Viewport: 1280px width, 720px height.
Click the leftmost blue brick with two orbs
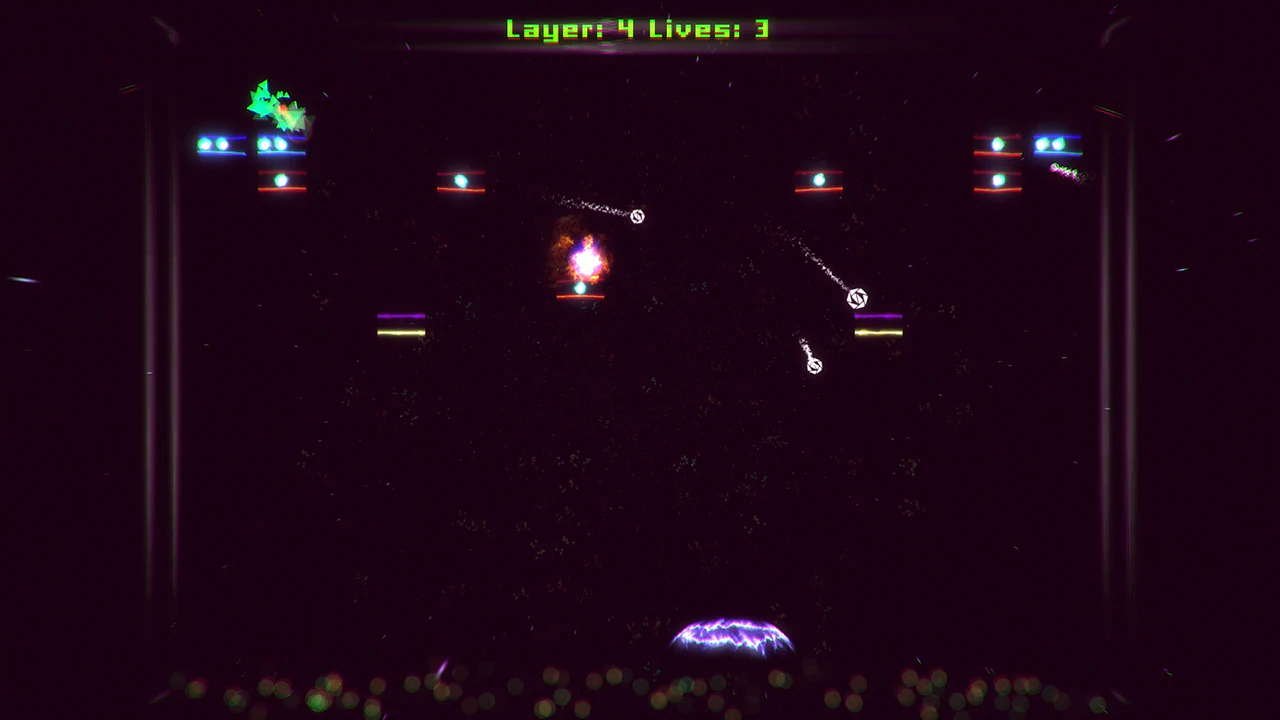point(220,145)
